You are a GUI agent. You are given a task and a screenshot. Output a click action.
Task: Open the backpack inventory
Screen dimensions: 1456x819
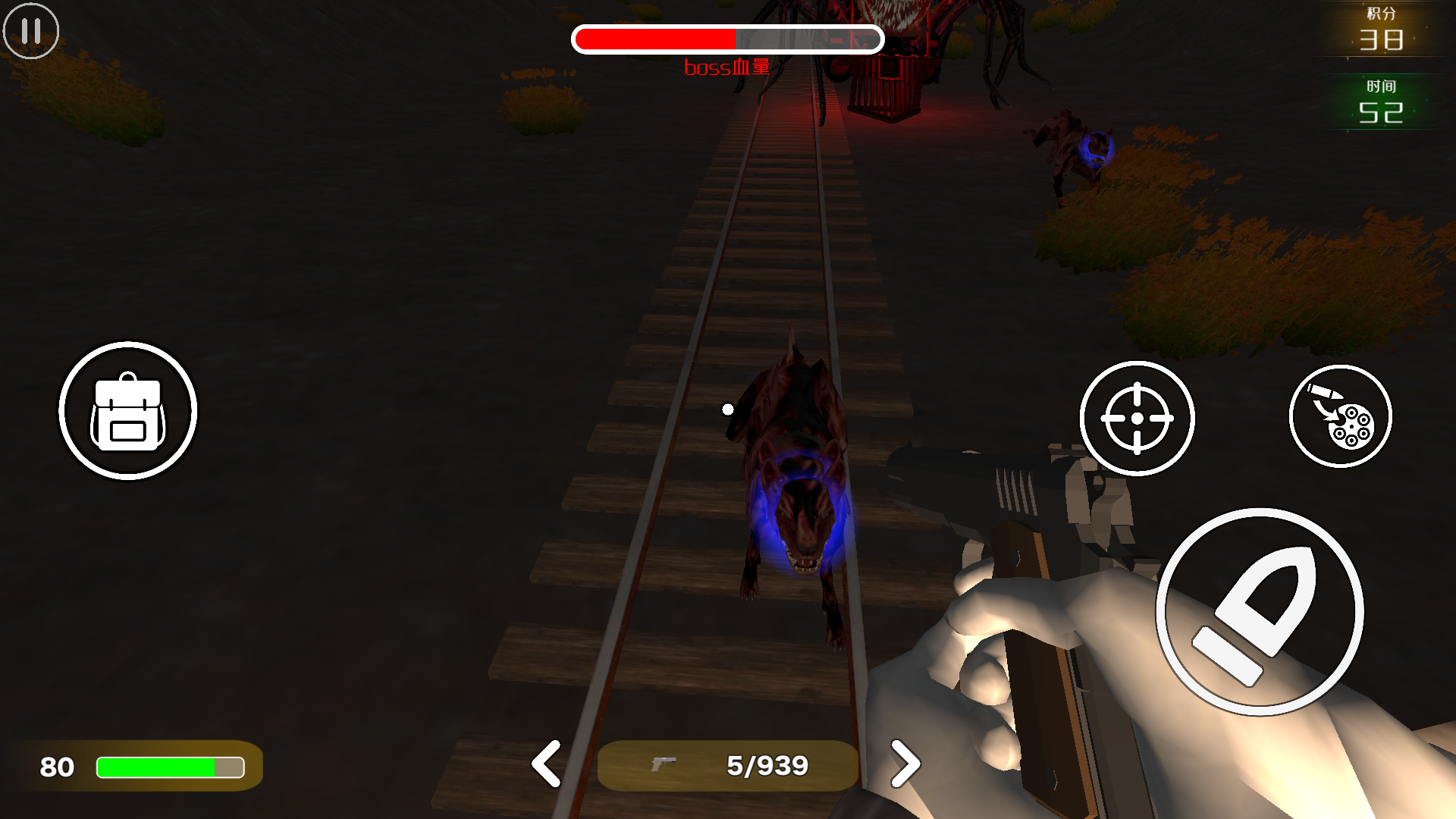click(x=128, y=411)
